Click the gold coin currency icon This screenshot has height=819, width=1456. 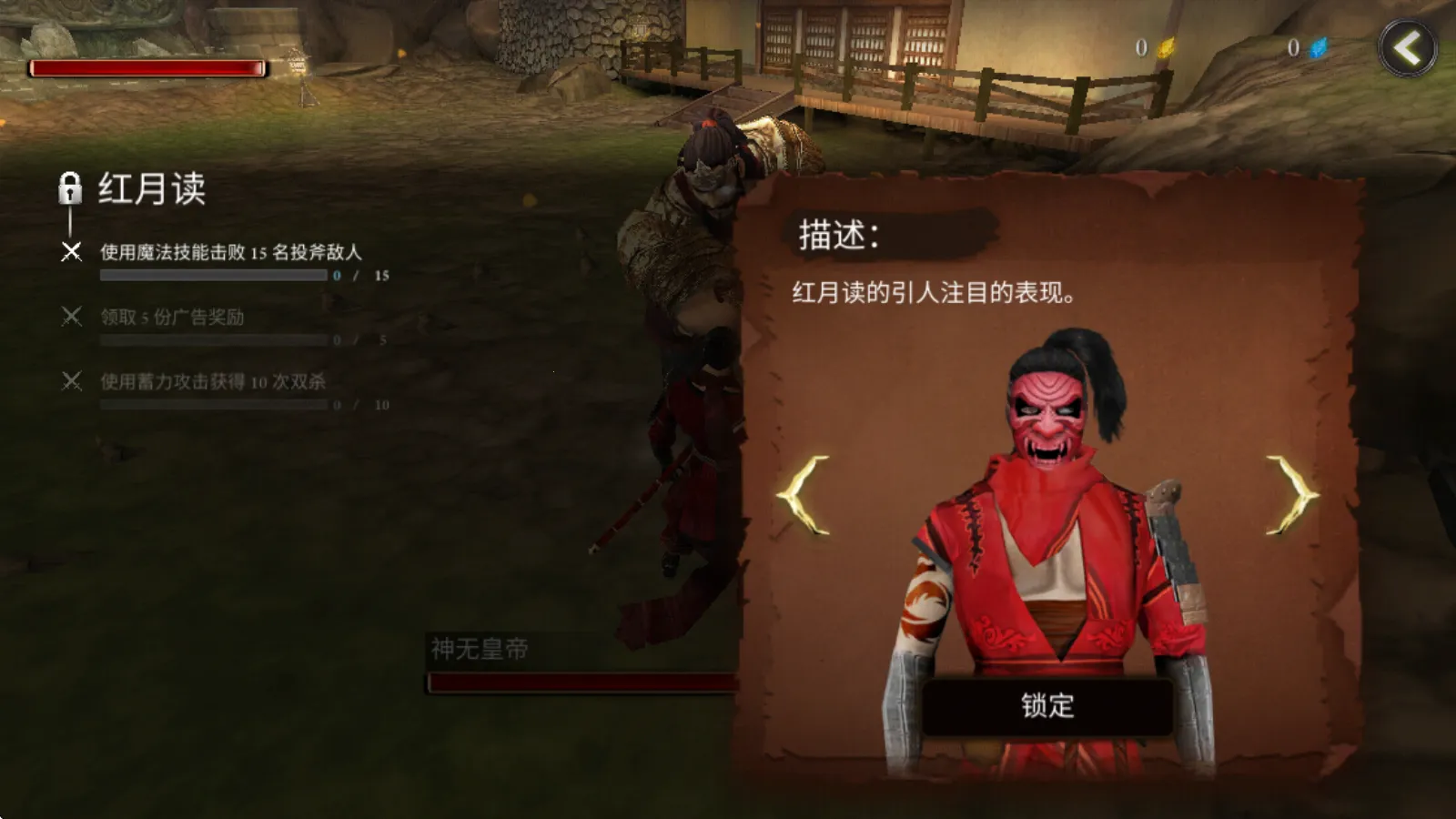(1168, 48)
